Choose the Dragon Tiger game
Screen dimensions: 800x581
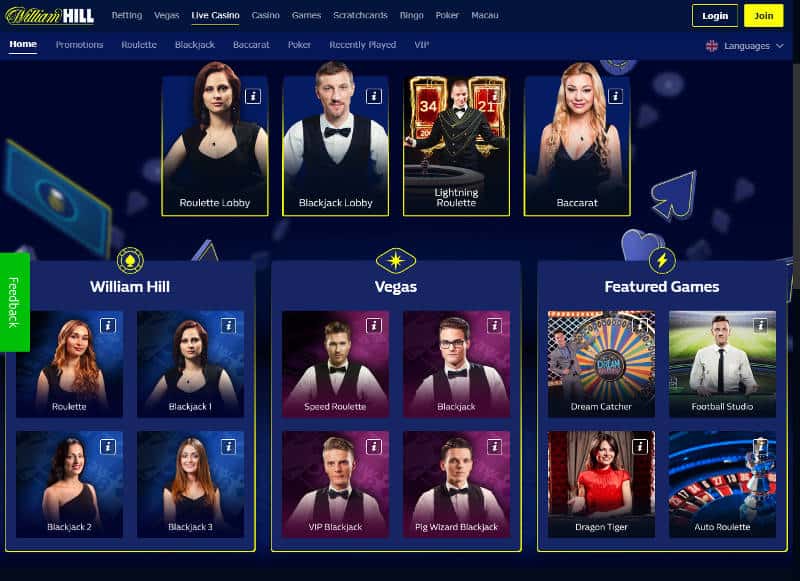click(x=601, y=484)
